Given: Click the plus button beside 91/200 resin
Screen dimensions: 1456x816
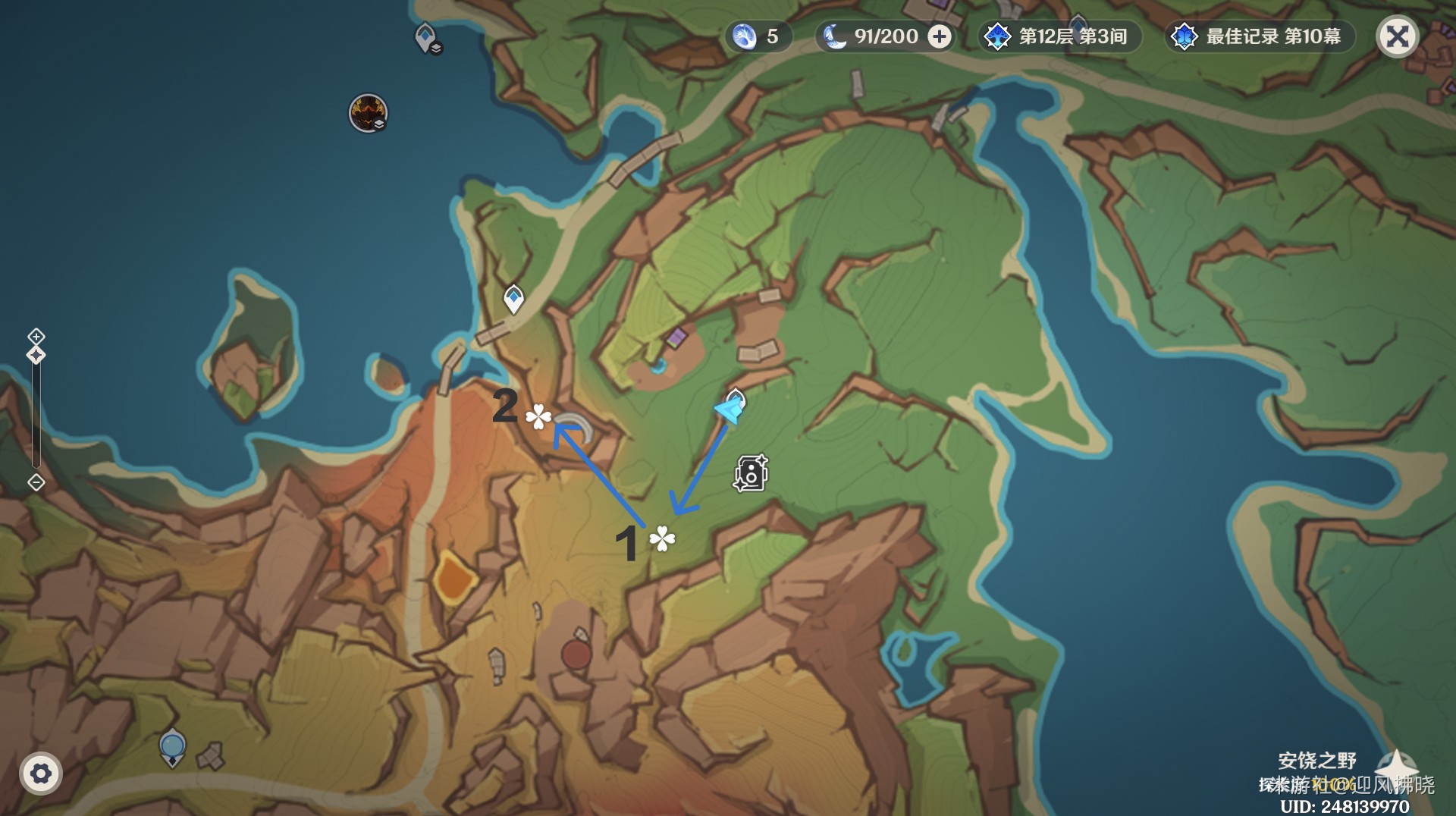Looking at the screenshot, I should pos(940,36).
